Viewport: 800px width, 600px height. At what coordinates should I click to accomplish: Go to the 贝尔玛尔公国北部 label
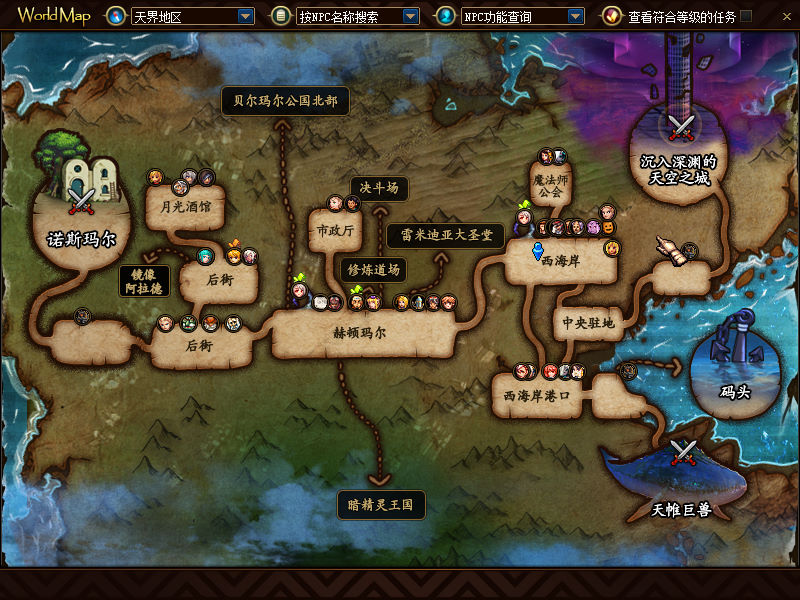285,101
